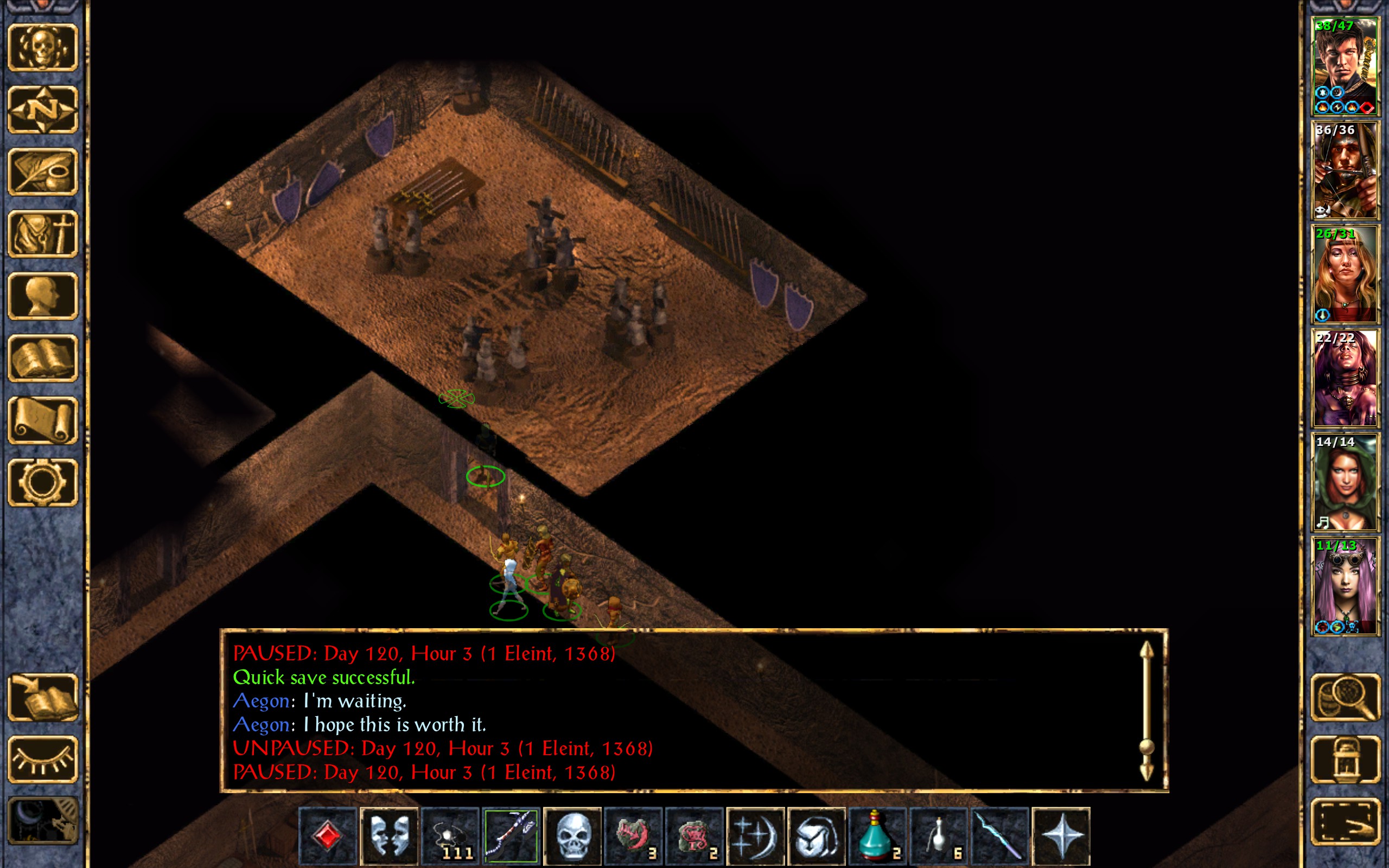Viewport: 1389px width, 868px height.
Task: Select the top party member portrait
Action: 1345,66
